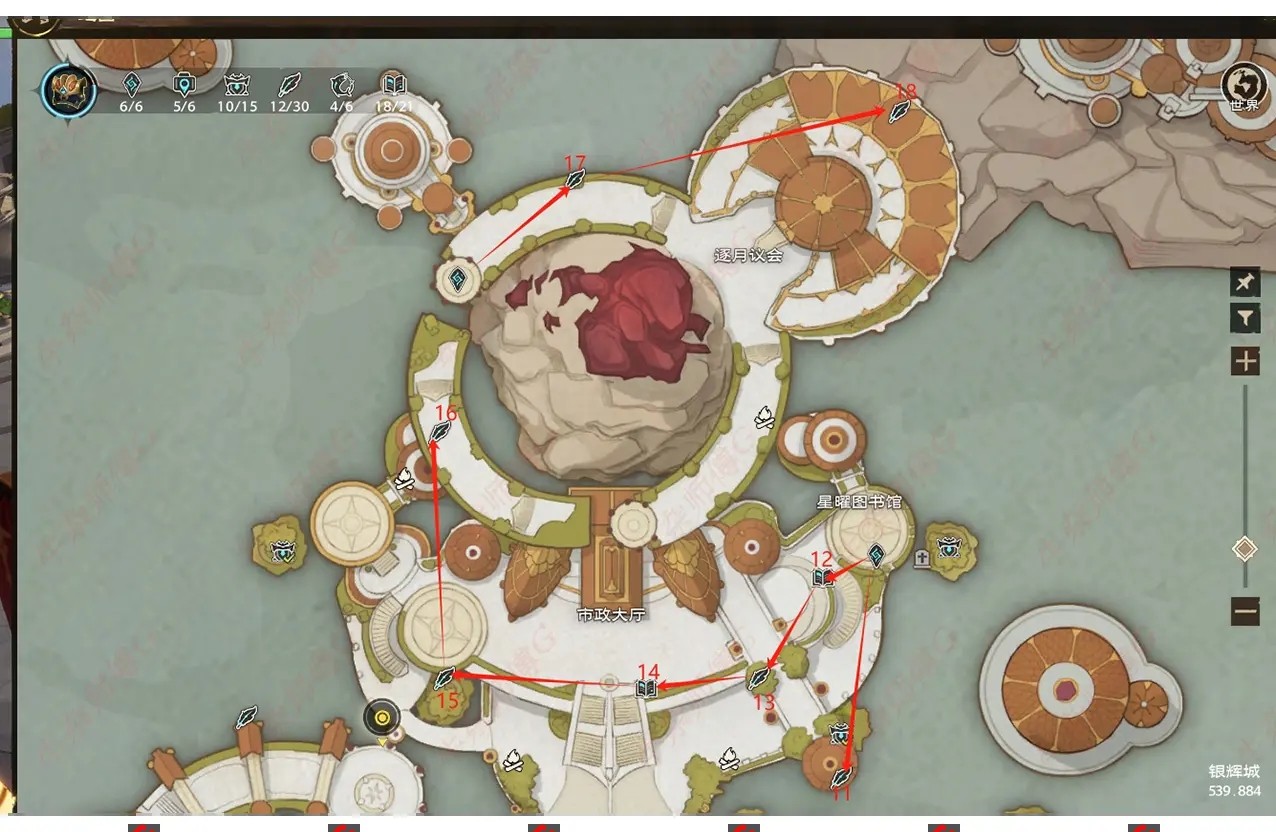Click feather marker numbered 15
1276x832 pixels.
pyautogui.click(x=445, y=678)
